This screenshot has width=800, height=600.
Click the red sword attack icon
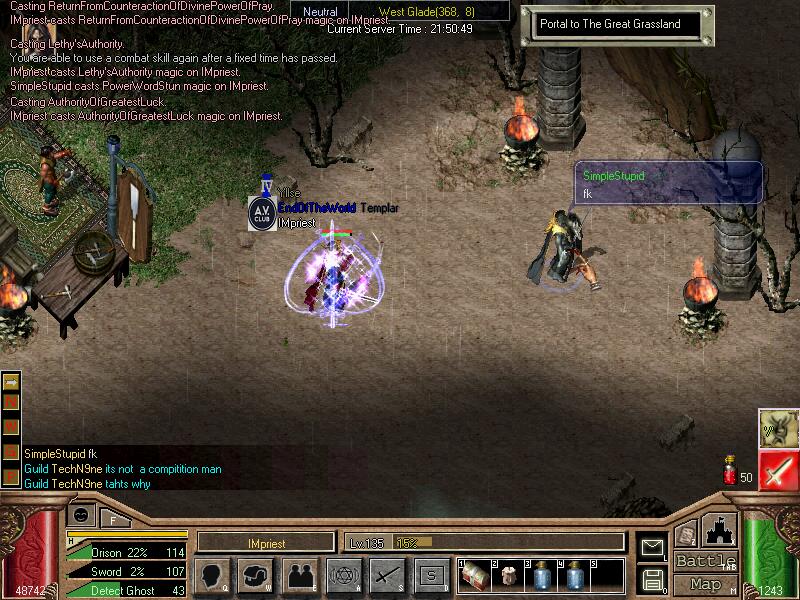[x=777, y=470]
